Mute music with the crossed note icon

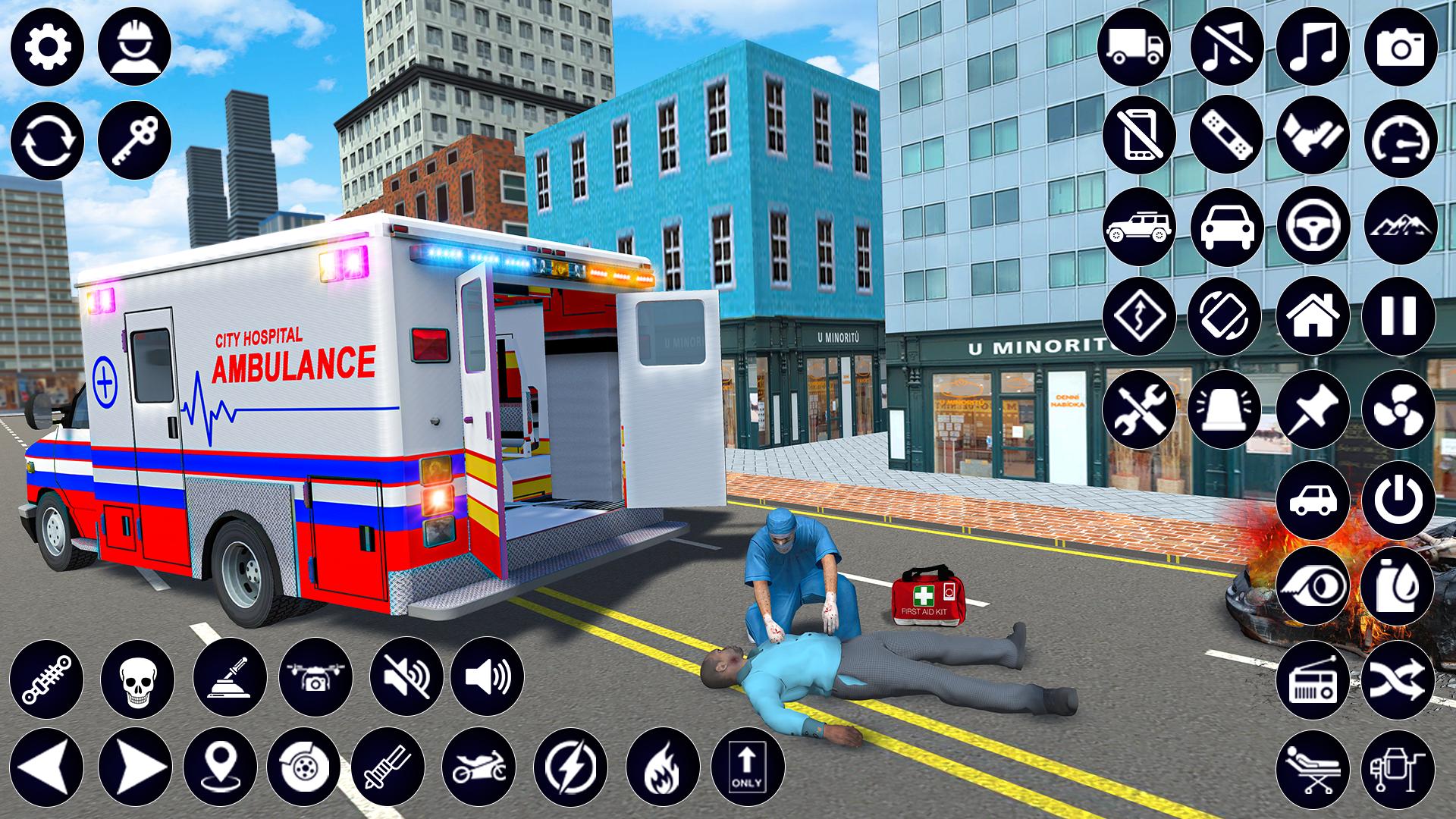point(1226,47)
